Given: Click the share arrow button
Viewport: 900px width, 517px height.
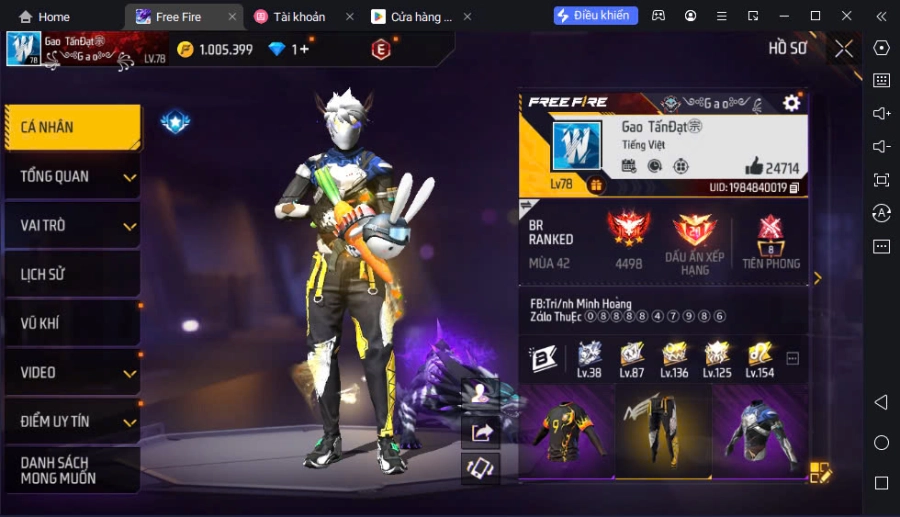Looking at the screenshot, I should [x=481, y=432].
